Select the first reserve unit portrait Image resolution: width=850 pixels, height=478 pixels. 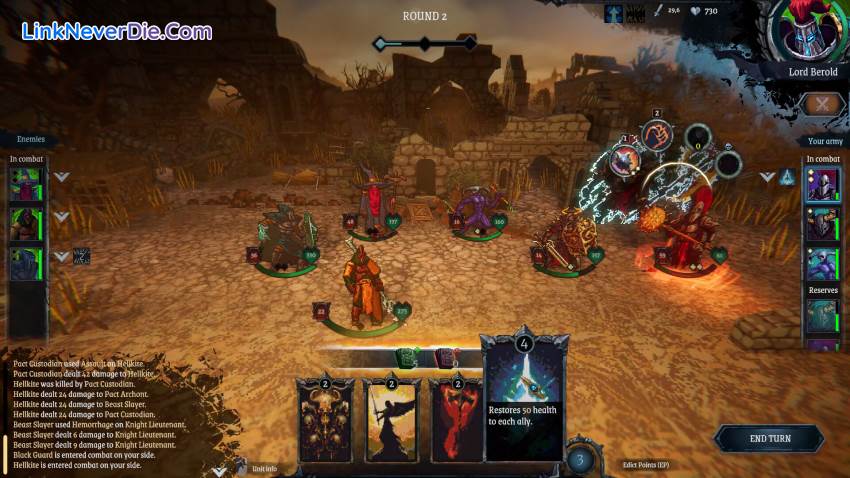click(821, 316)
